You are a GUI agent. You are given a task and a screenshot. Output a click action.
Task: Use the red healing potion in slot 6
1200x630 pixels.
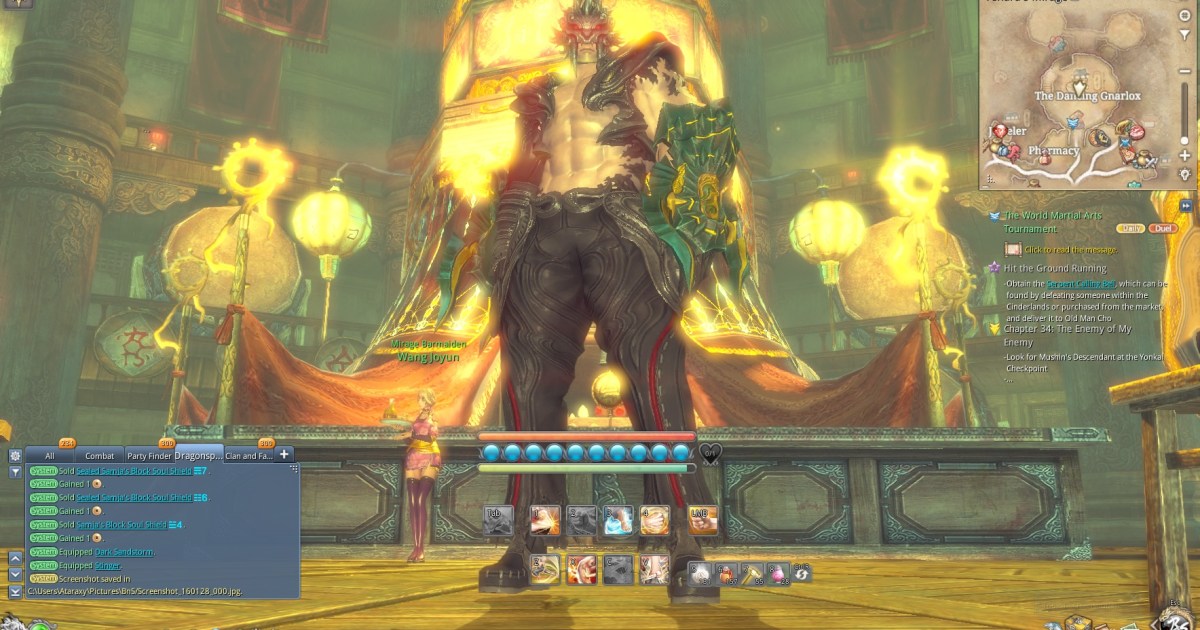(x=725, y=573)
